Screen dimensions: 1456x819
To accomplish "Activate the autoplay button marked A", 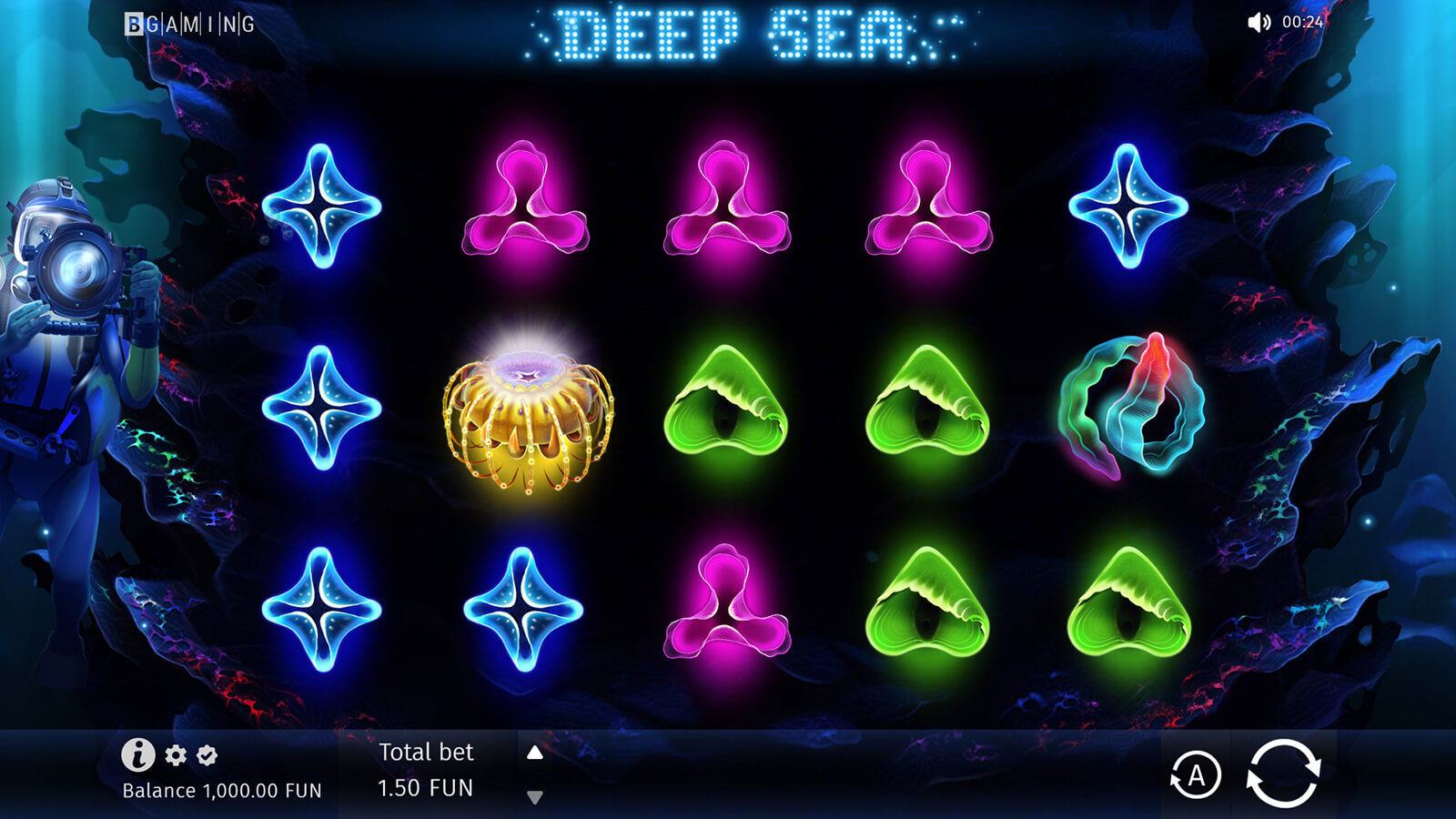I will (1195, 775).
